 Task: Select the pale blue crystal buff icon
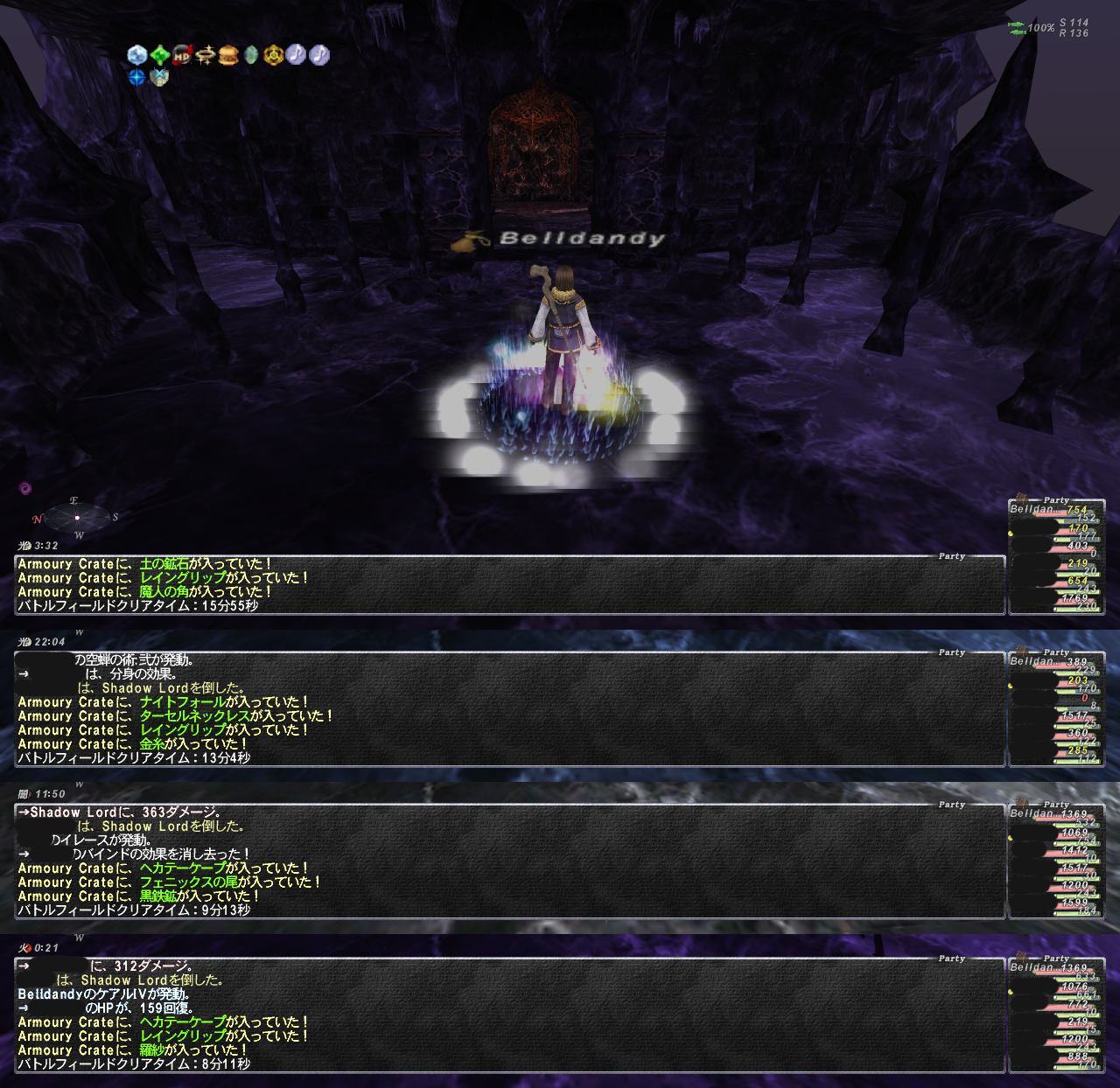click(x=137, y=55)
